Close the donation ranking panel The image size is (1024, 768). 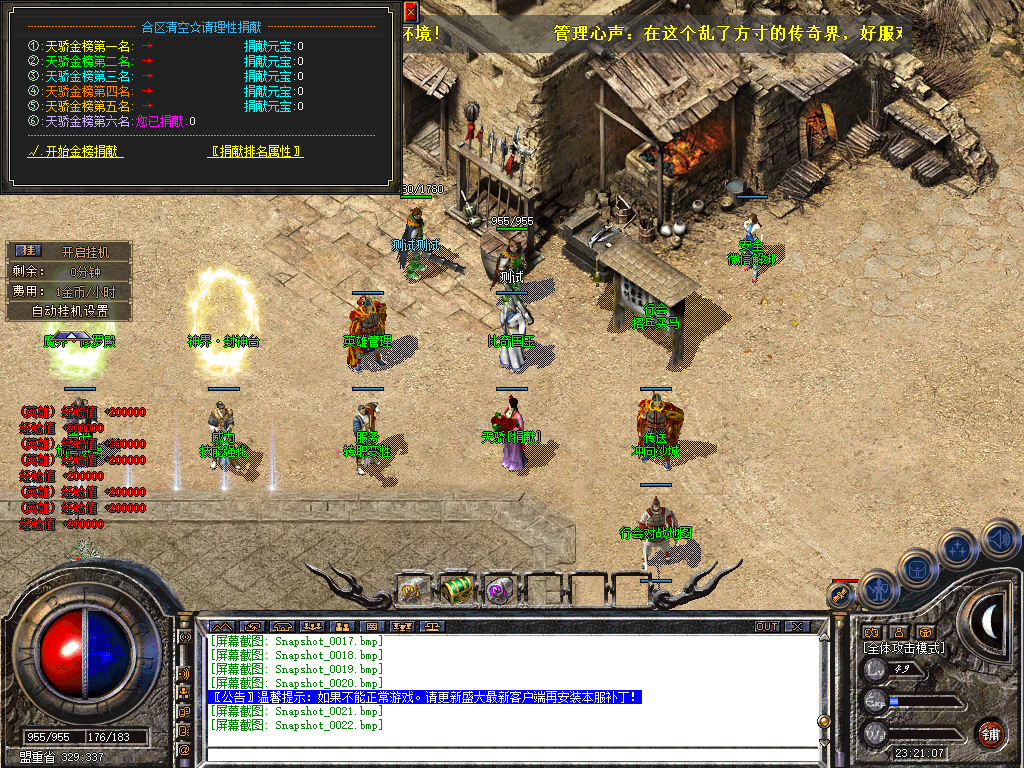tap(411, 12)
